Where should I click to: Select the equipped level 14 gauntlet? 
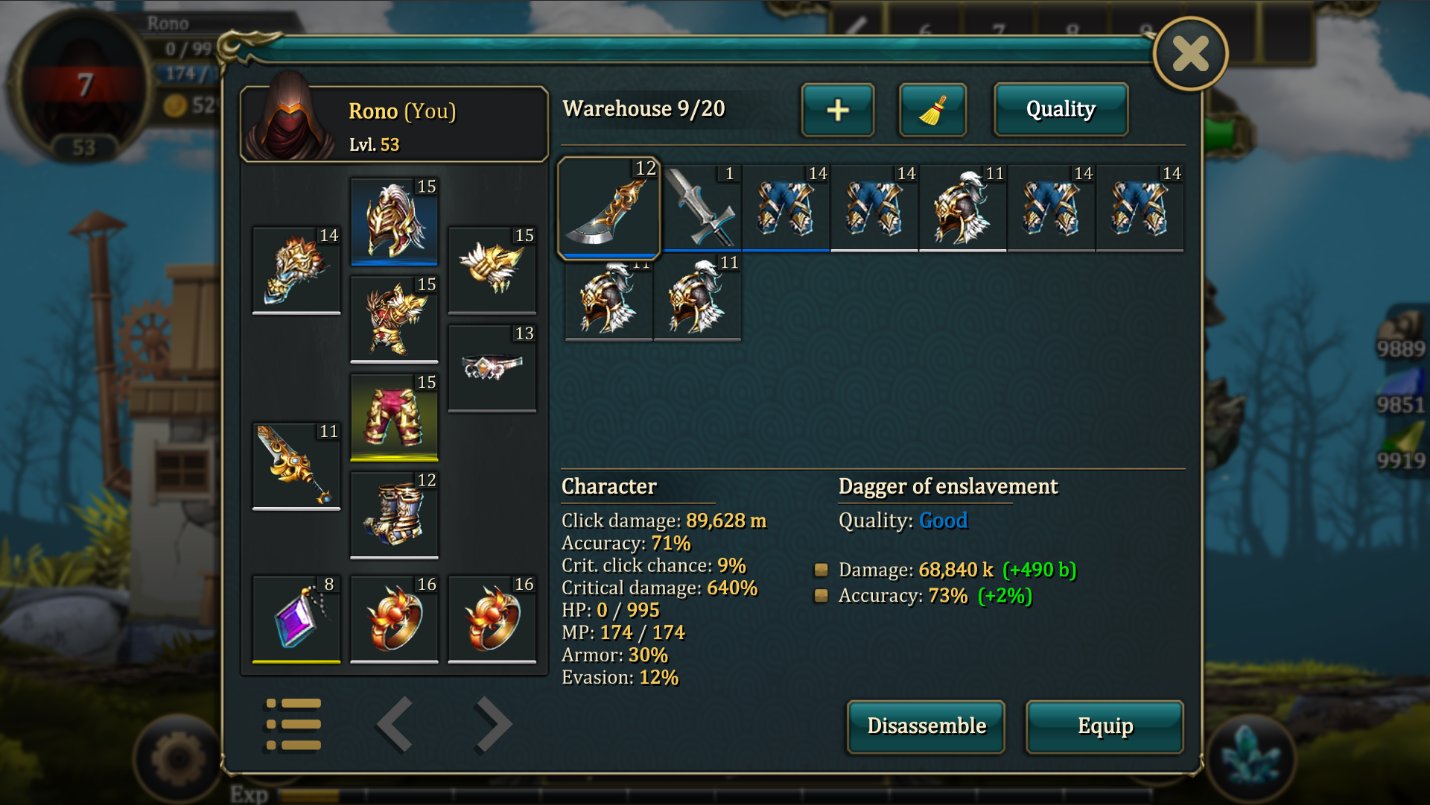point(296,270)
